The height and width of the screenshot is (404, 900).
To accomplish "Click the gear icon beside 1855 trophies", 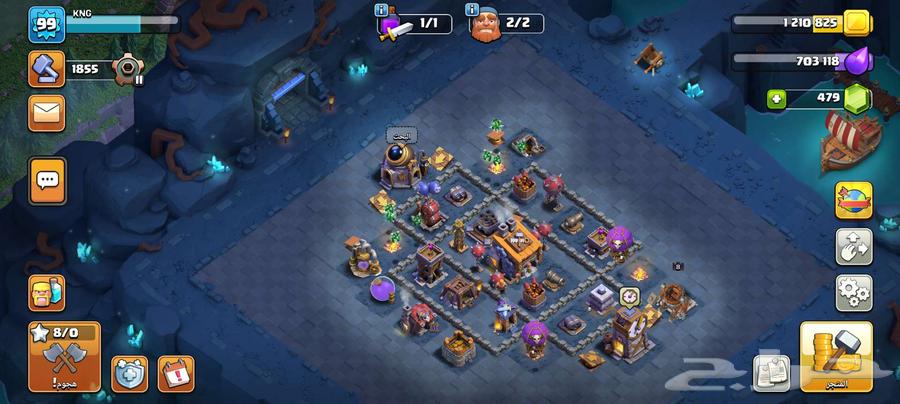I will coord(127,70).
